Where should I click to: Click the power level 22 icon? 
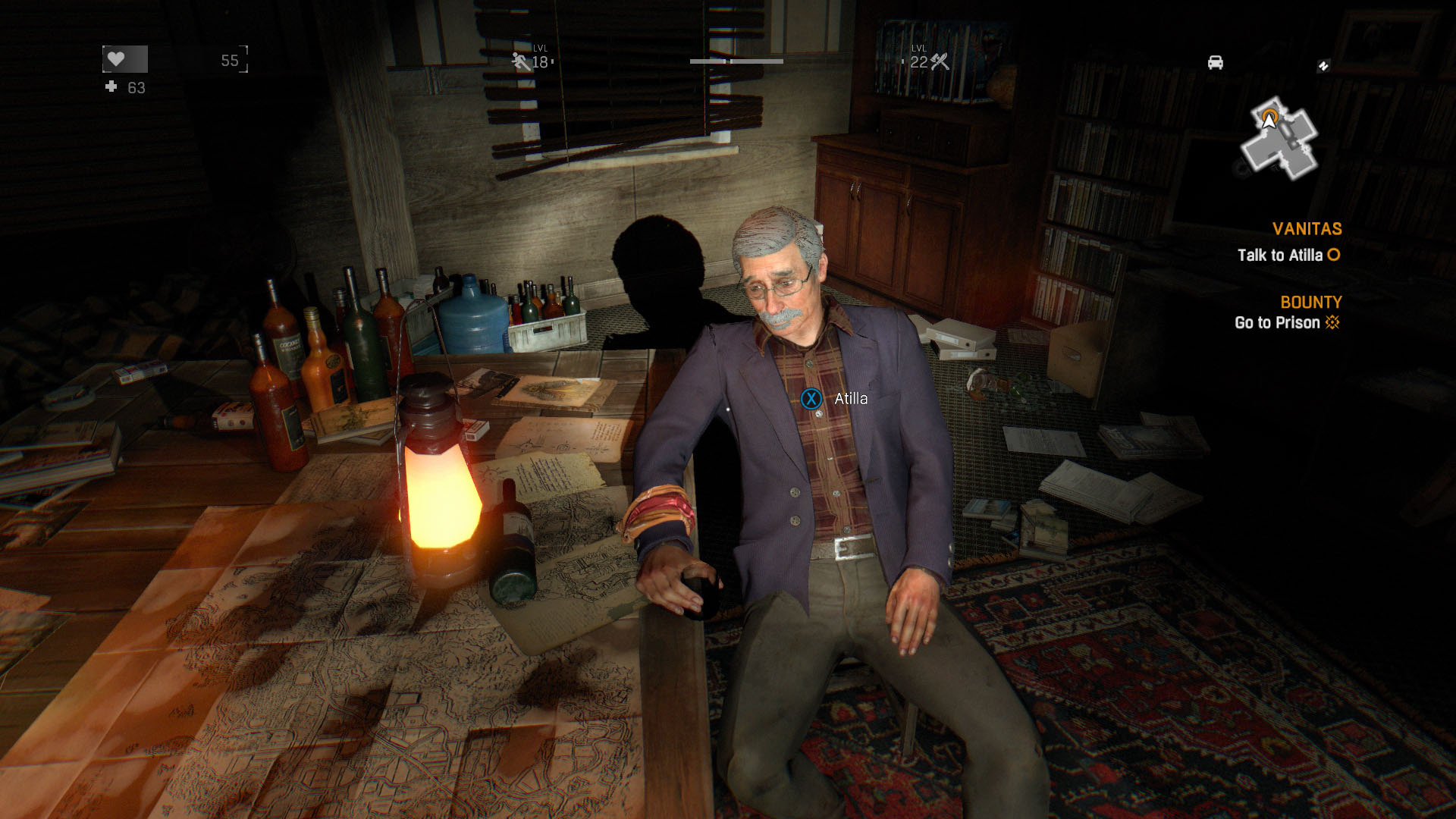tap(940, 61)
